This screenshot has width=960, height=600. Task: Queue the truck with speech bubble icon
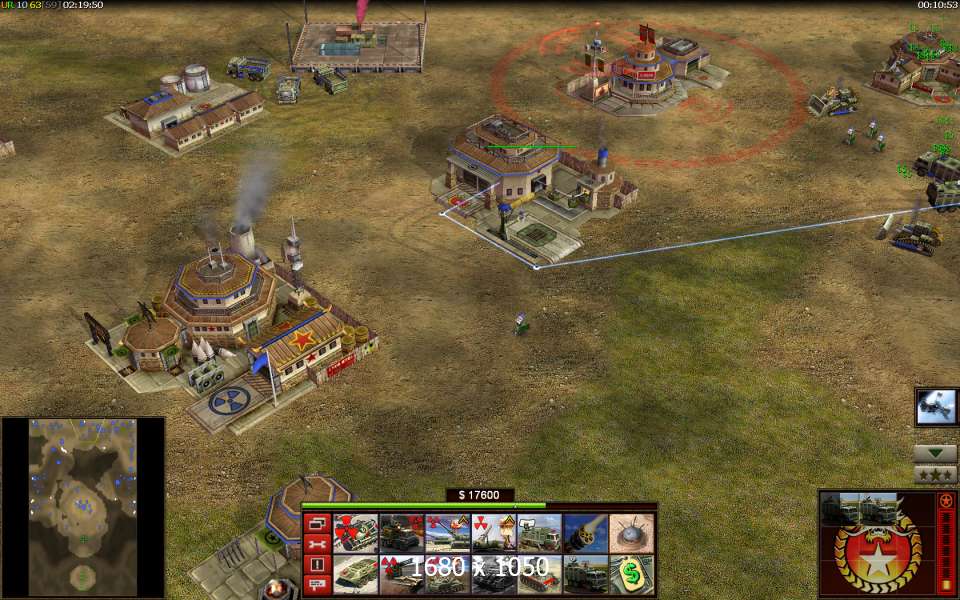tap(538, 533)
